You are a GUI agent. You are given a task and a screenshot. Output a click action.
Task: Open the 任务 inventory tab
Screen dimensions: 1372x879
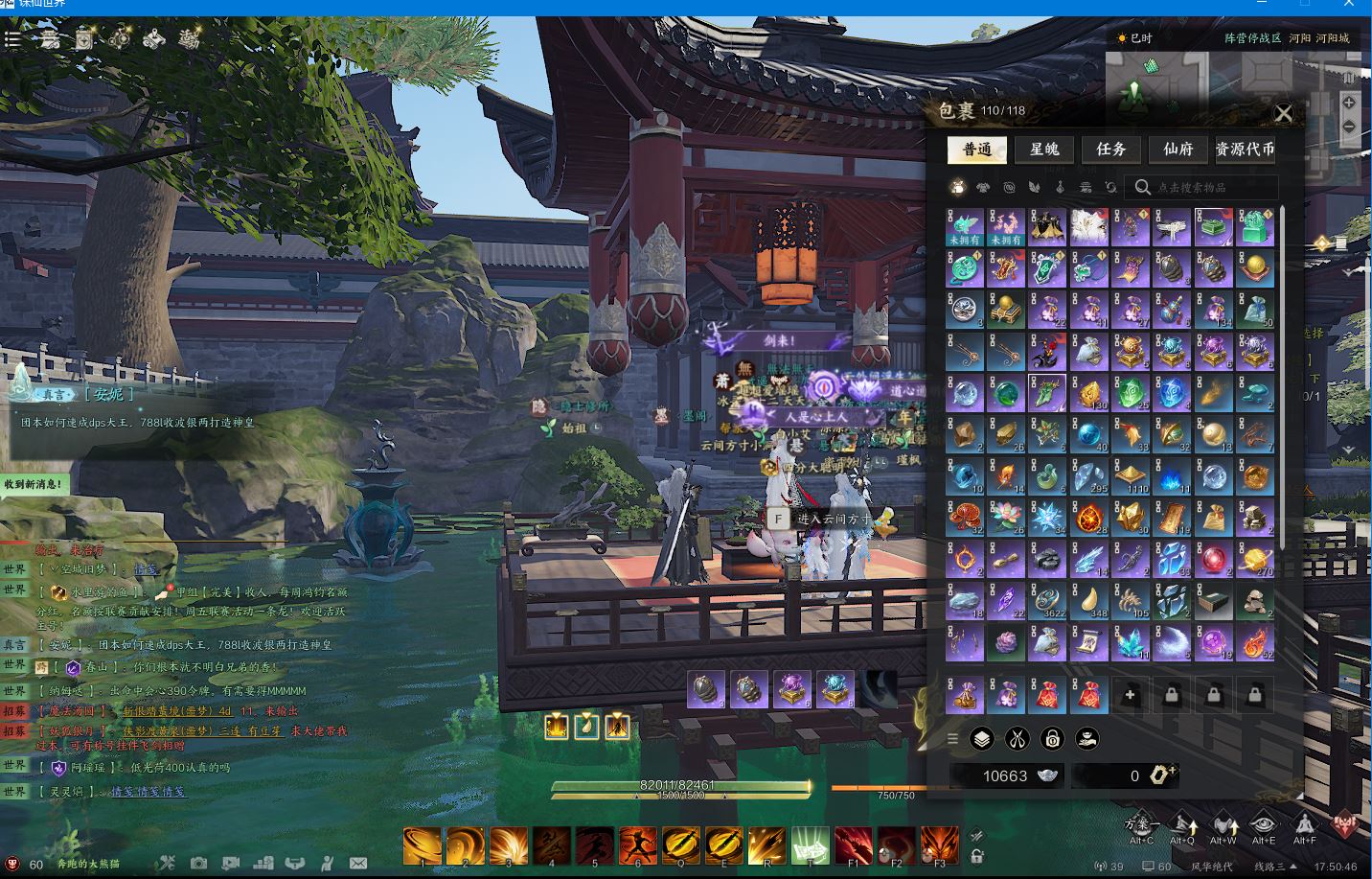point(1110,150)
